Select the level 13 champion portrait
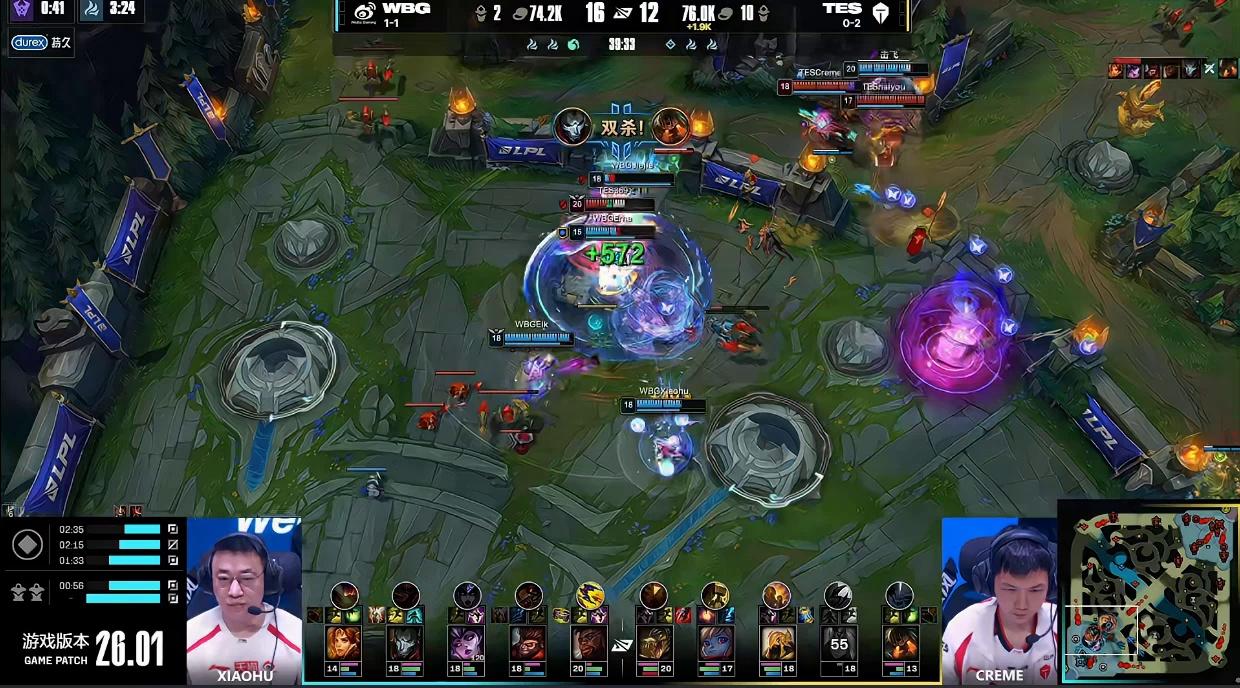 899,643
